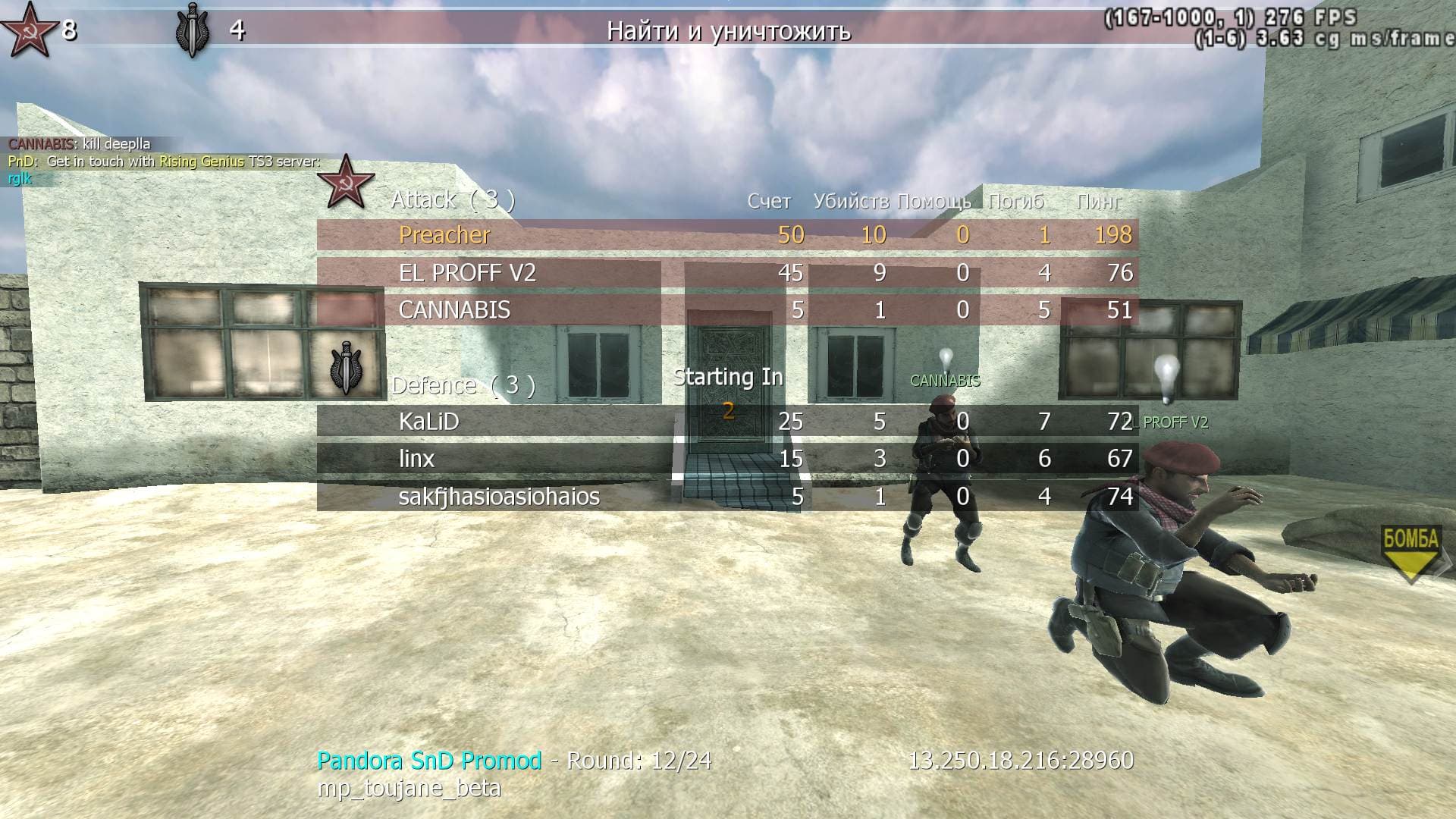Click the CANNABIS chat message
Screen dimensions: 1456x819
(x=80, y=144)
